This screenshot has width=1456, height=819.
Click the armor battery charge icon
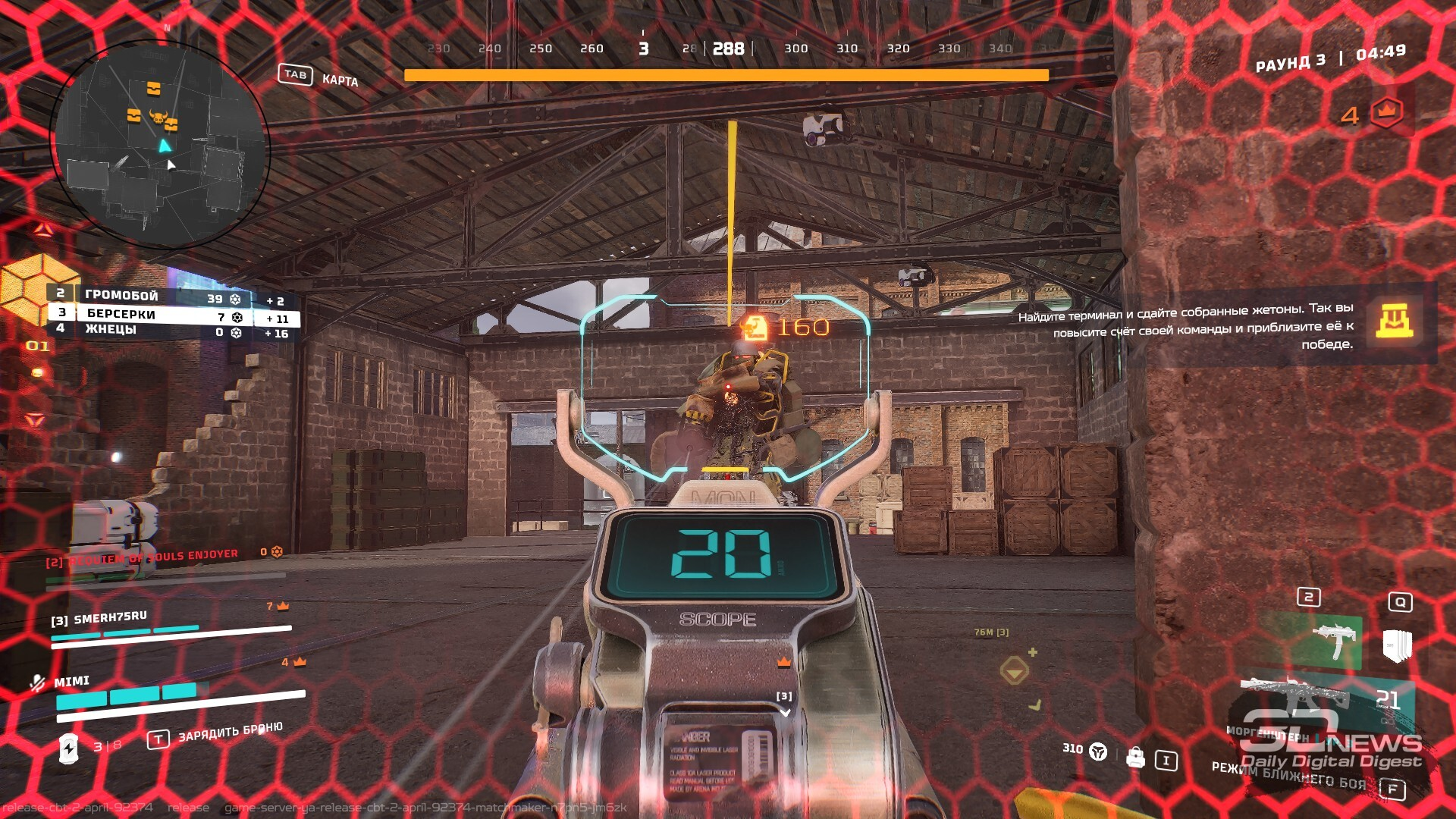68,748
